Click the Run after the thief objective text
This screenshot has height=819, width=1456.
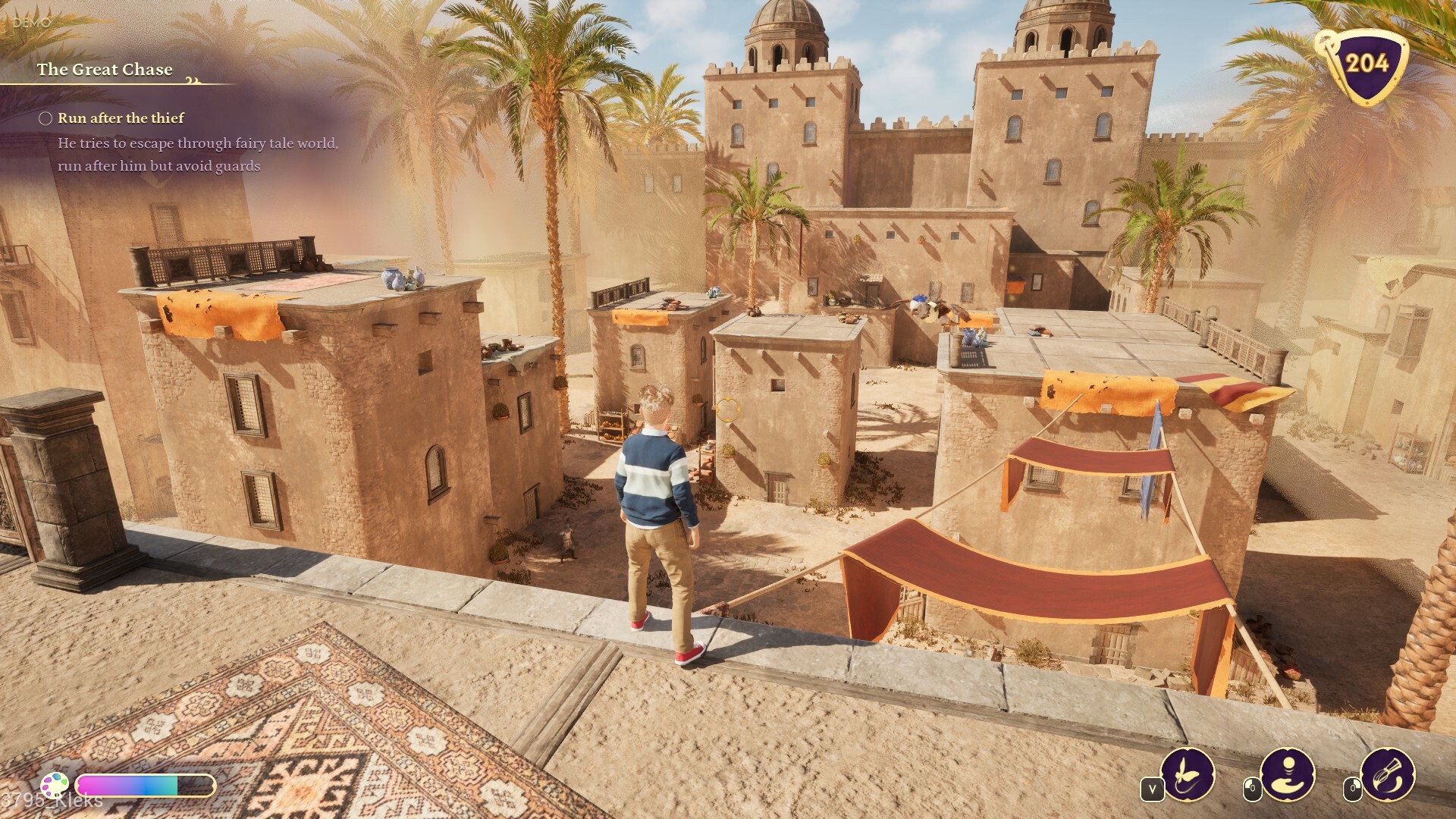point(120,118)
